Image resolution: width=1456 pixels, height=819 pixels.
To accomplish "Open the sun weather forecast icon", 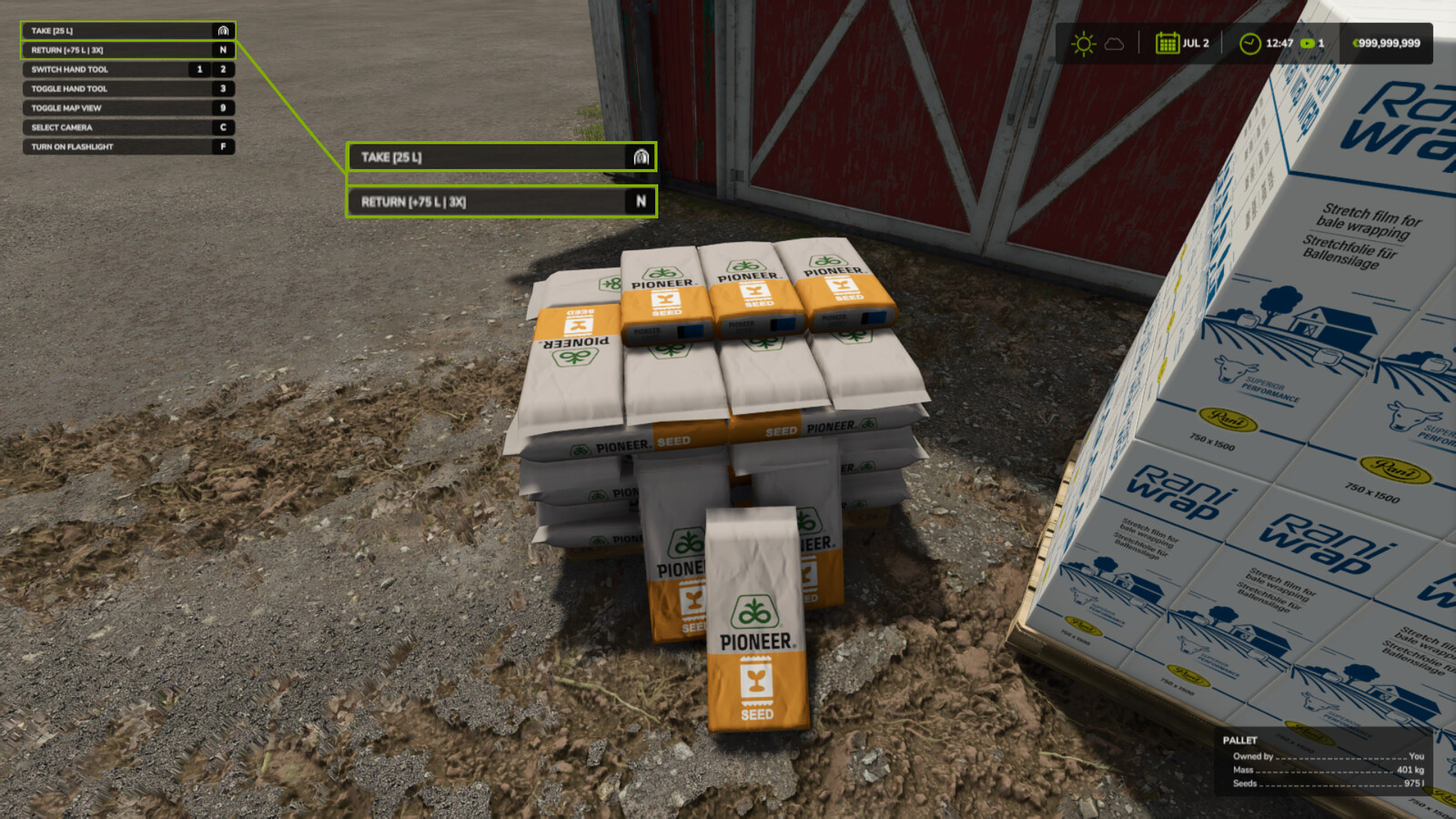I will pyautogui.click(x=1083, y=44).
